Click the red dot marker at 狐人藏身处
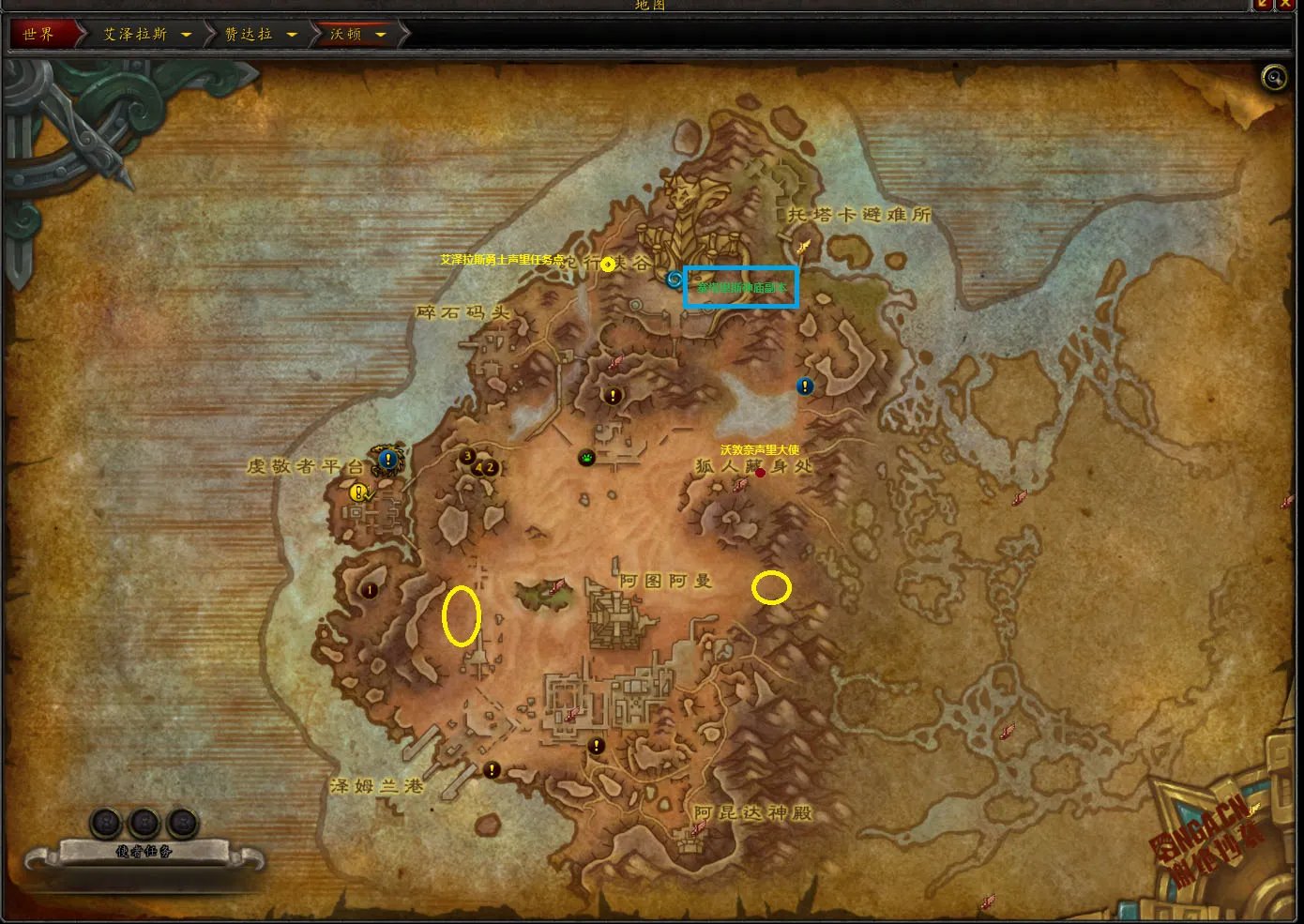The height and width of the screenshot is (924, 1304). click(x=761, y=473)
